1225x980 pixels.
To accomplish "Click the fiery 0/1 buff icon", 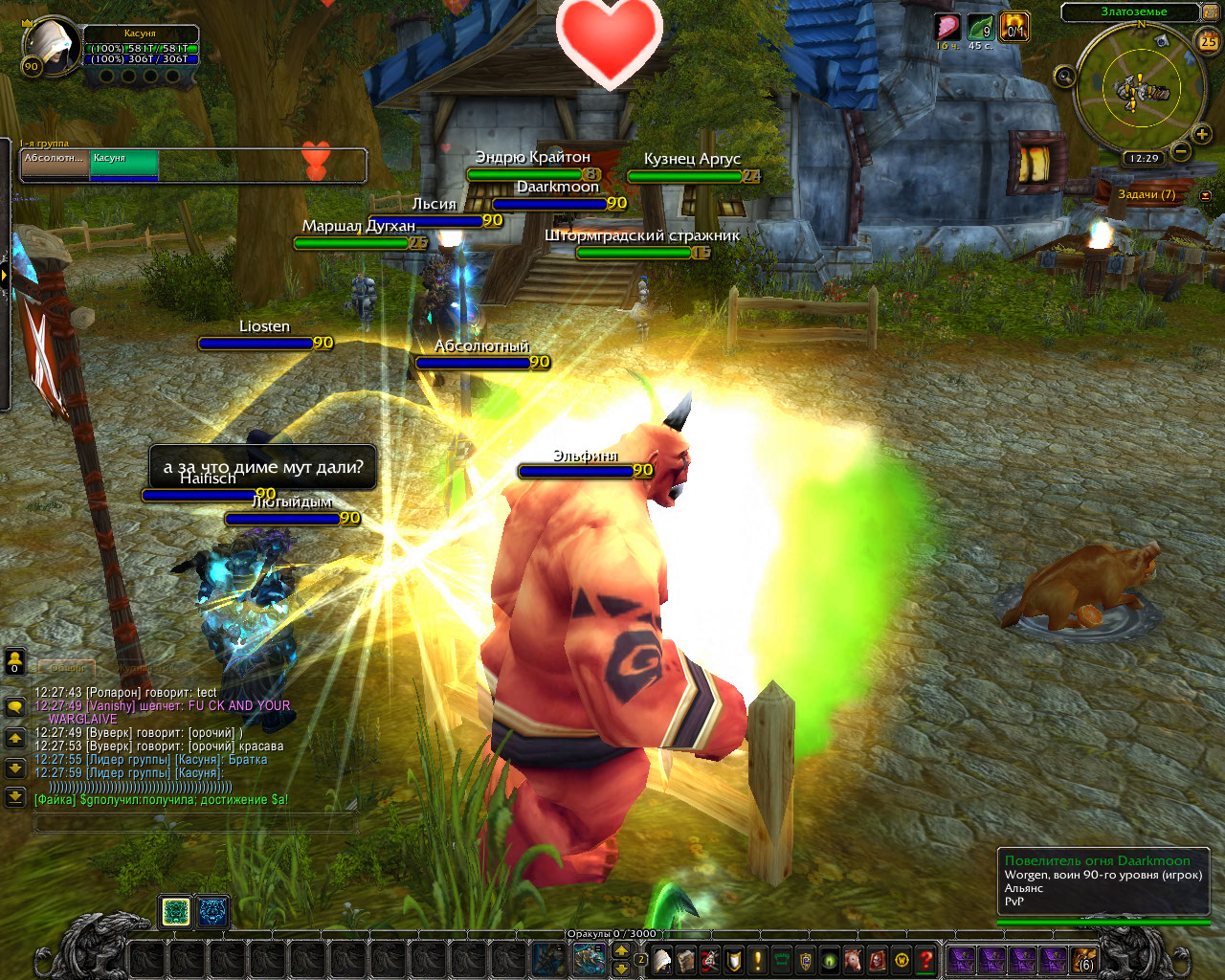I will pyautogui.click(x=1013, y=27).
